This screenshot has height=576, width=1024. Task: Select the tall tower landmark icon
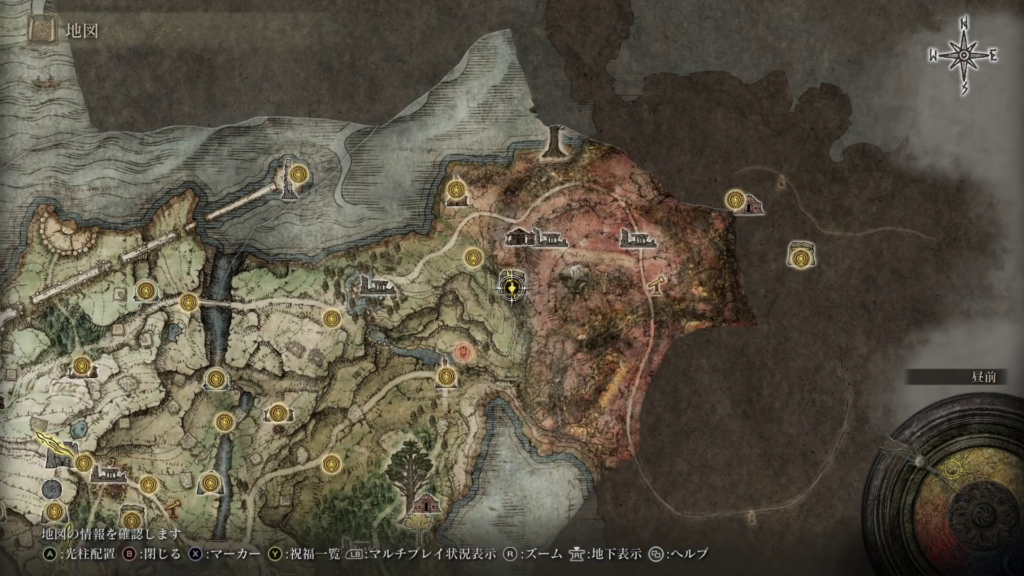(553, 144)
